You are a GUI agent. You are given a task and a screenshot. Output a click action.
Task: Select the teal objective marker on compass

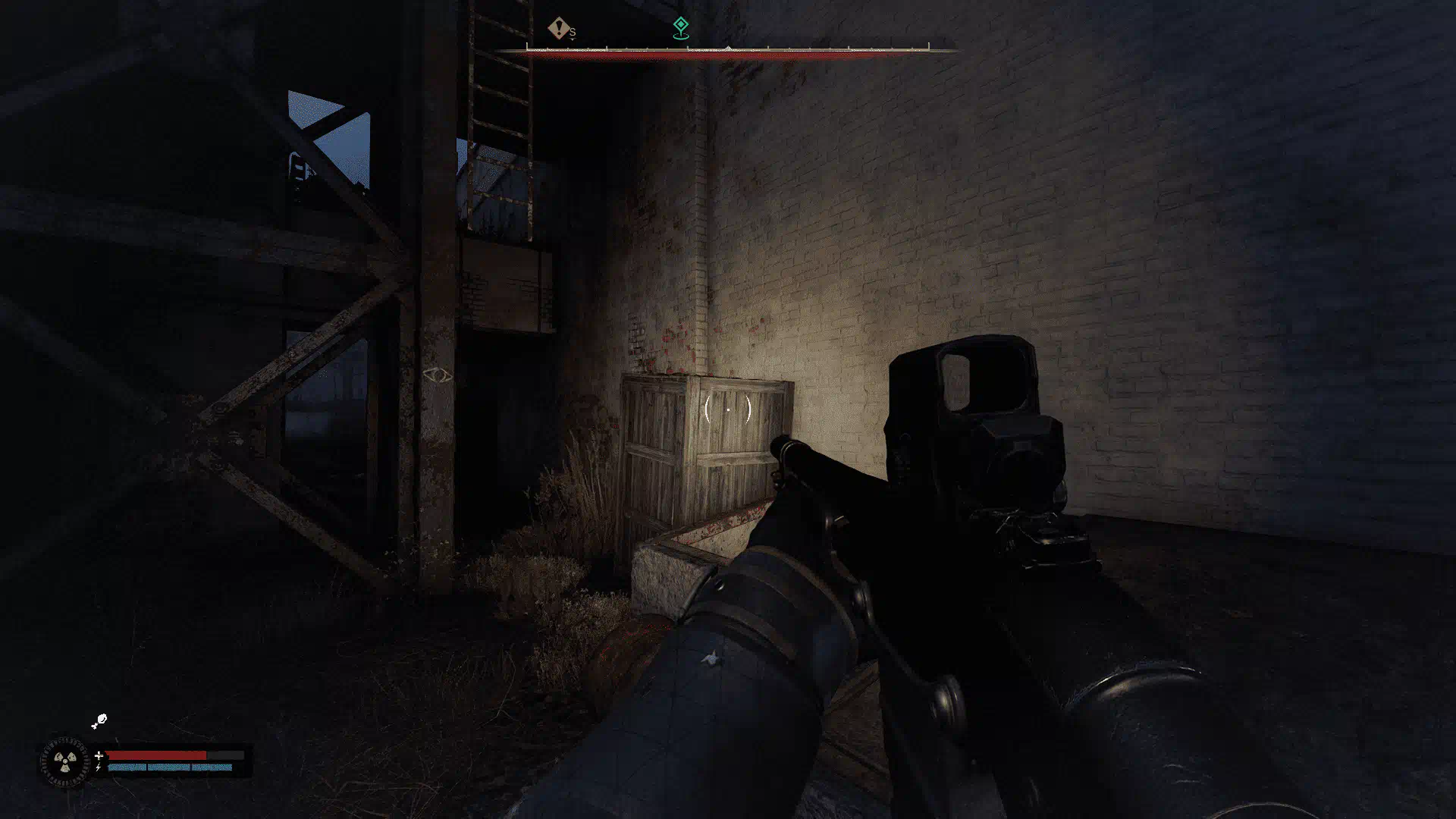coord(681,27)
